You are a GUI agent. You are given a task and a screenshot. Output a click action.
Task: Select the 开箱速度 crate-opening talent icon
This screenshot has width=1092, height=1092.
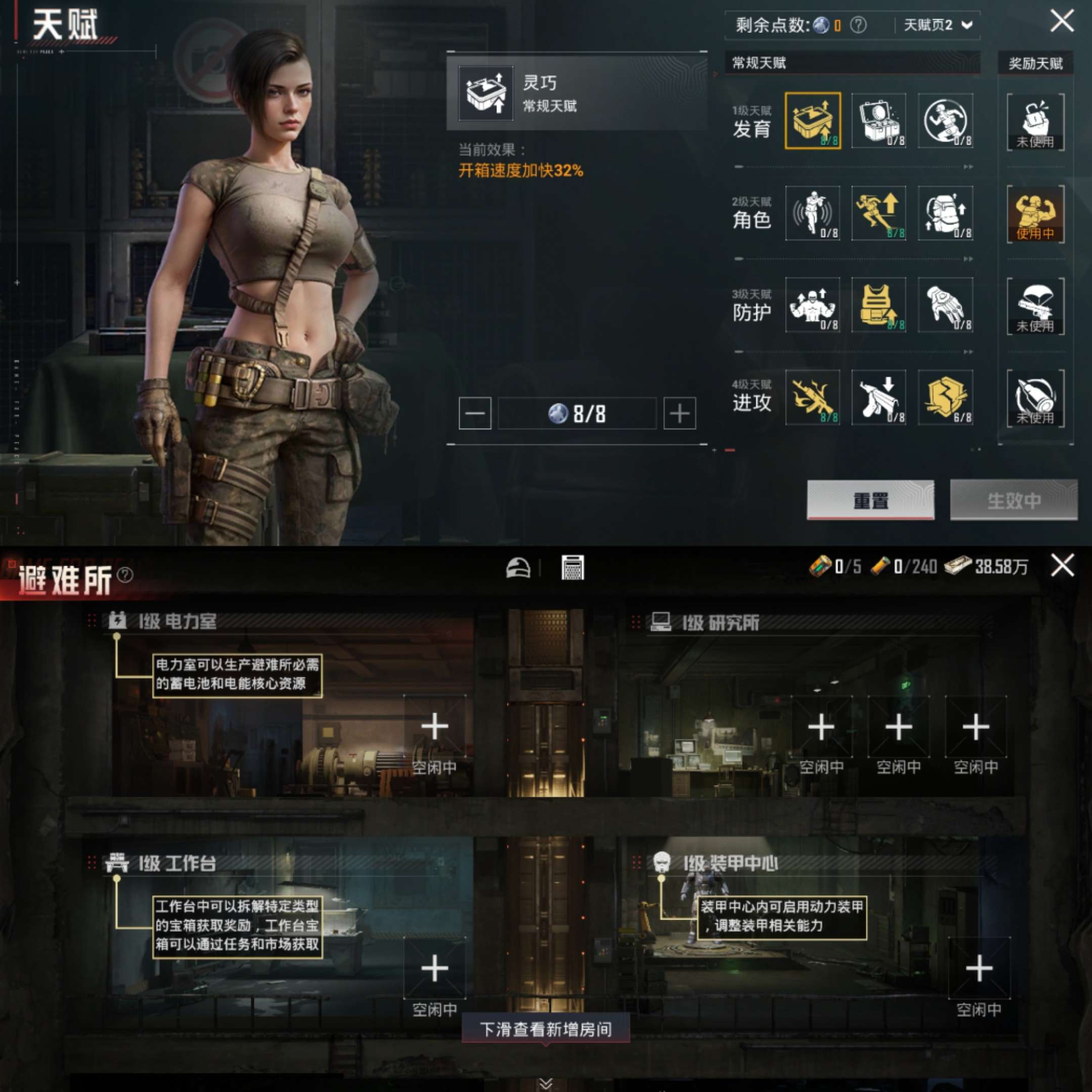click(812, 120)
